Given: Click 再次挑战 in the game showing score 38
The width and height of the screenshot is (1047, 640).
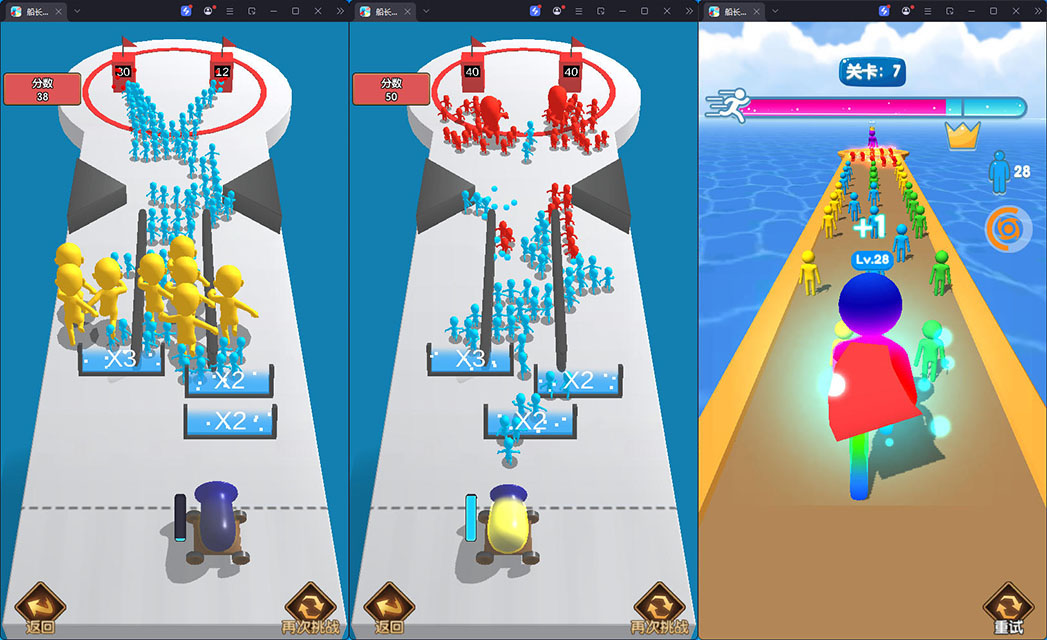Looking at the screenshot, I should 310,608.
